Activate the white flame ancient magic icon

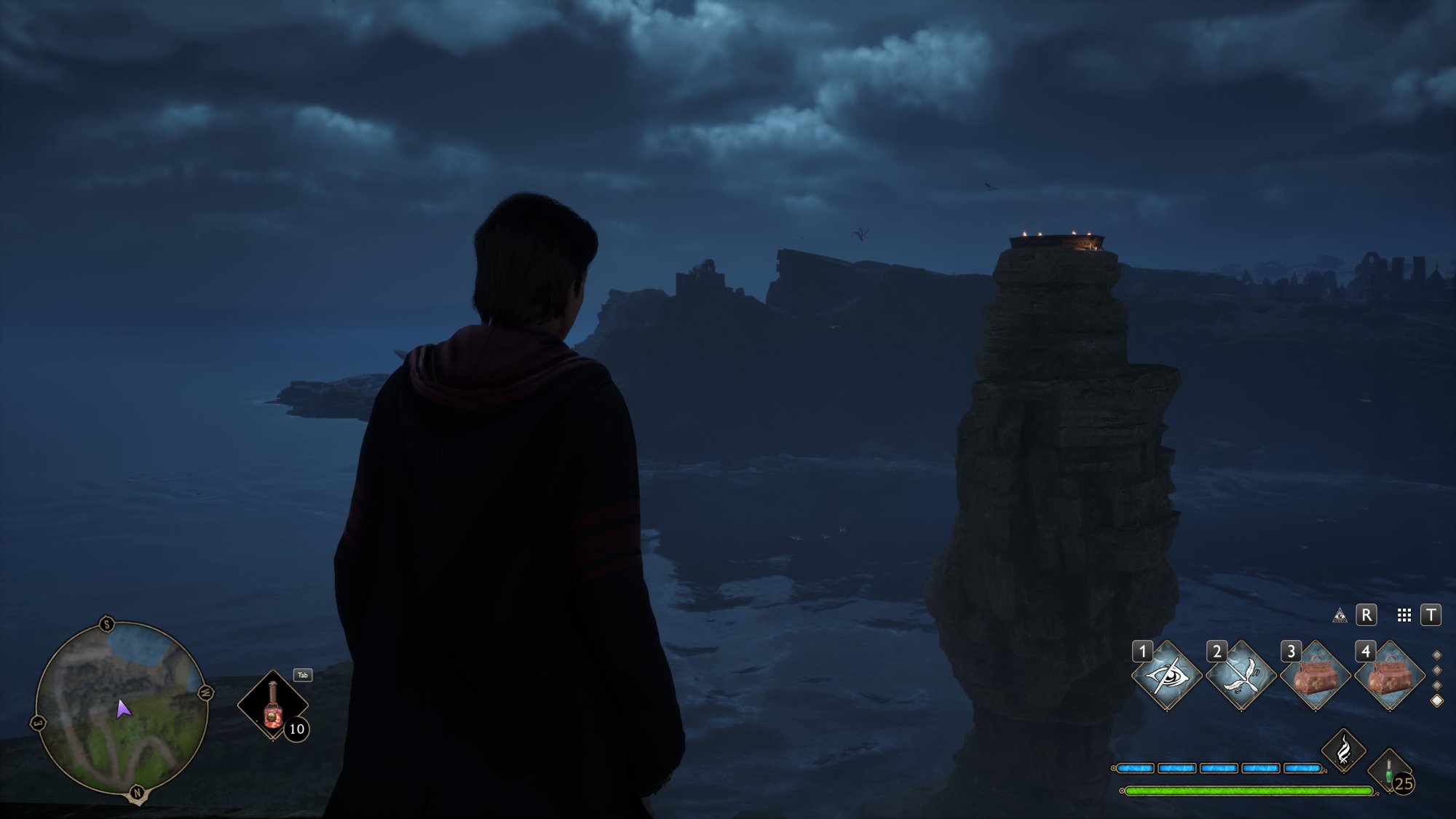[1344, 750]
